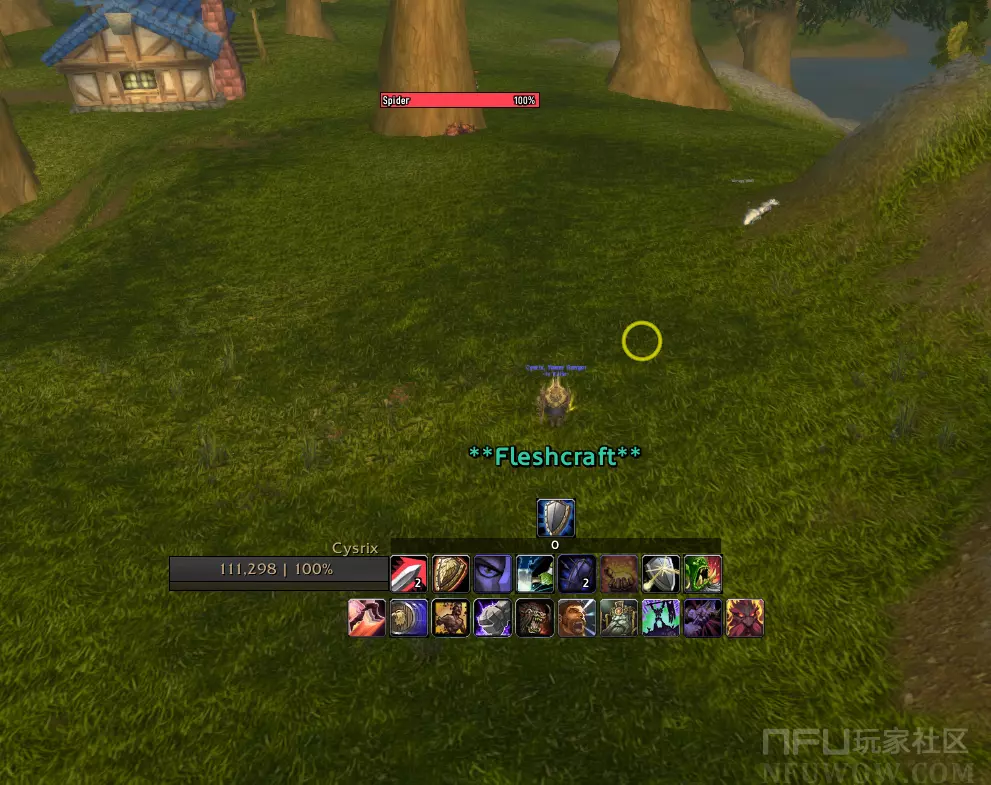Select the dimmed brown fist ability
Image resolution: width=991 pixels, height=785 pixels.
[x=619, y=574]
